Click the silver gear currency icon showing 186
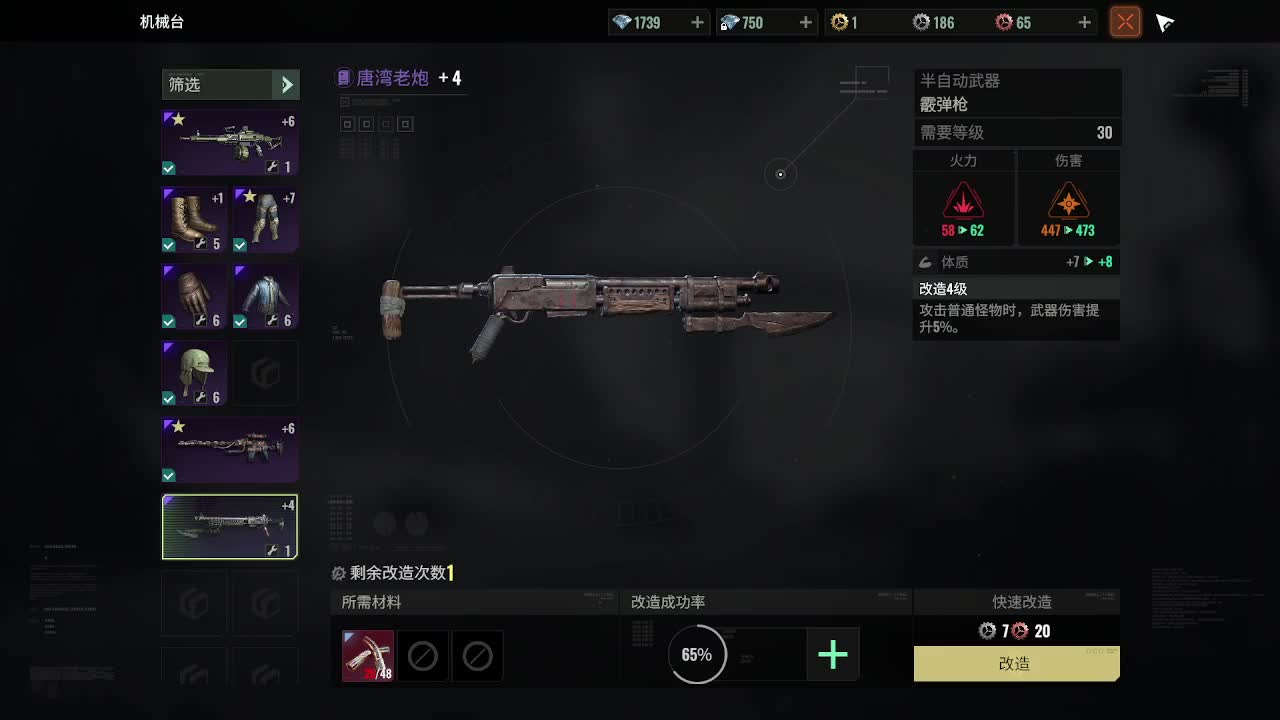The width and height of the screenshot is (1280, 720). (919, 21)
